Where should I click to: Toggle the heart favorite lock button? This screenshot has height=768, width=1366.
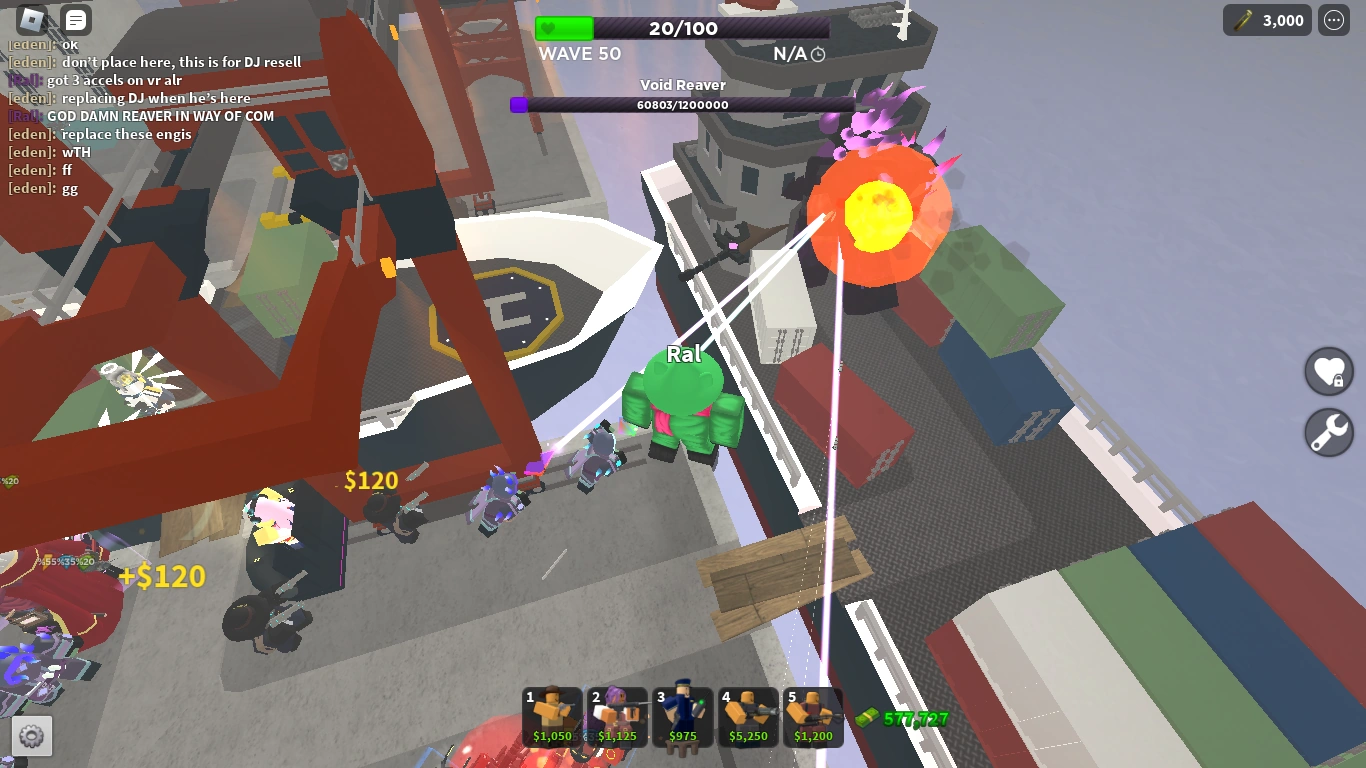click(x=1328, y=371)
